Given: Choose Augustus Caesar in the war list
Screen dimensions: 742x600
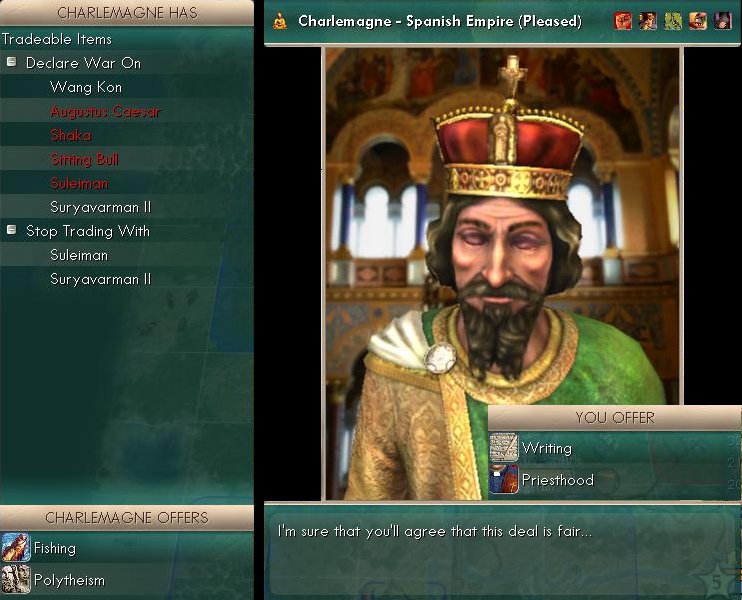Looking at the screenshot, I should coord(105,111).
